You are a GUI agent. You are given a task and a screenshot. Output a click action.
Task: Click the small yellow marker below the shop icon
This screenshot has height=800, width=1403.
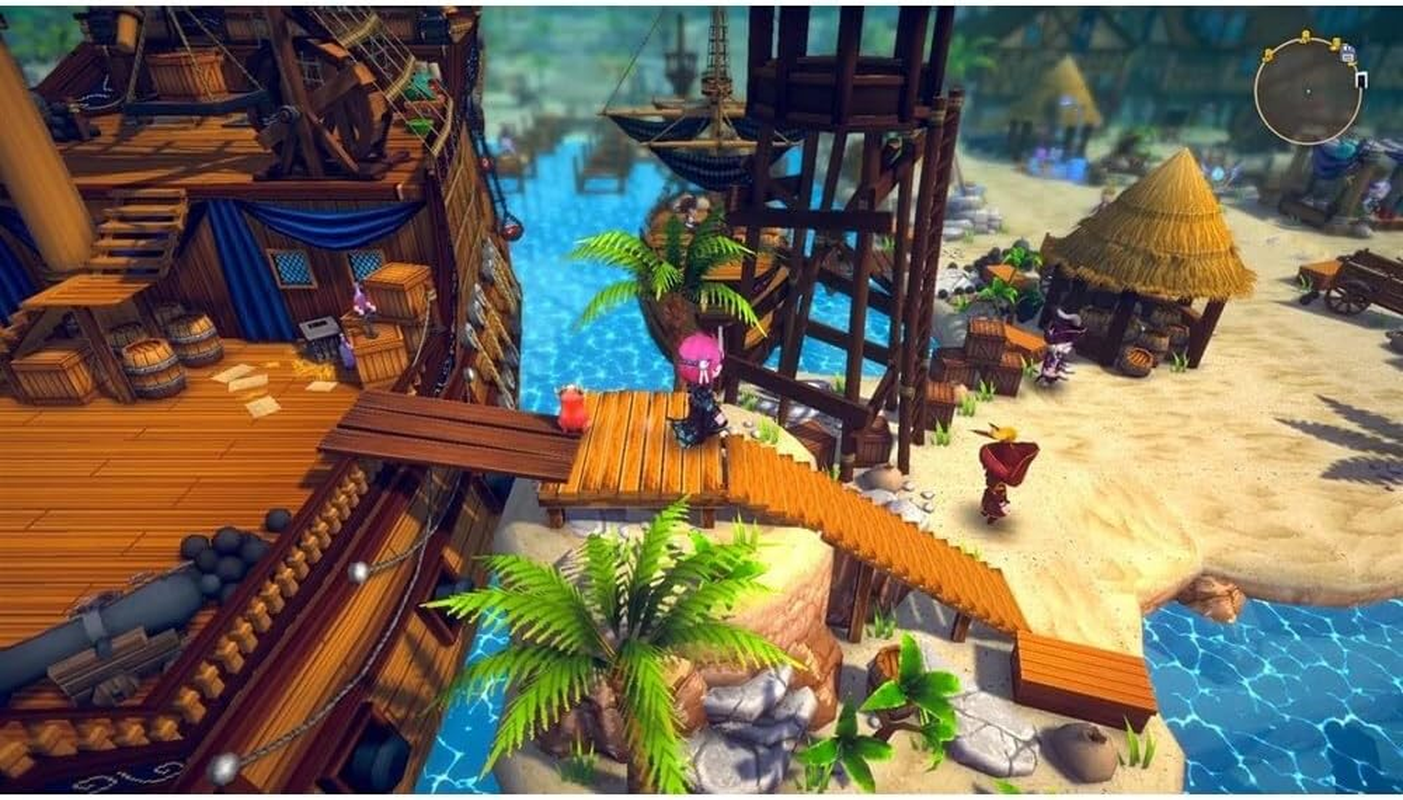[x=1352, y=63]
